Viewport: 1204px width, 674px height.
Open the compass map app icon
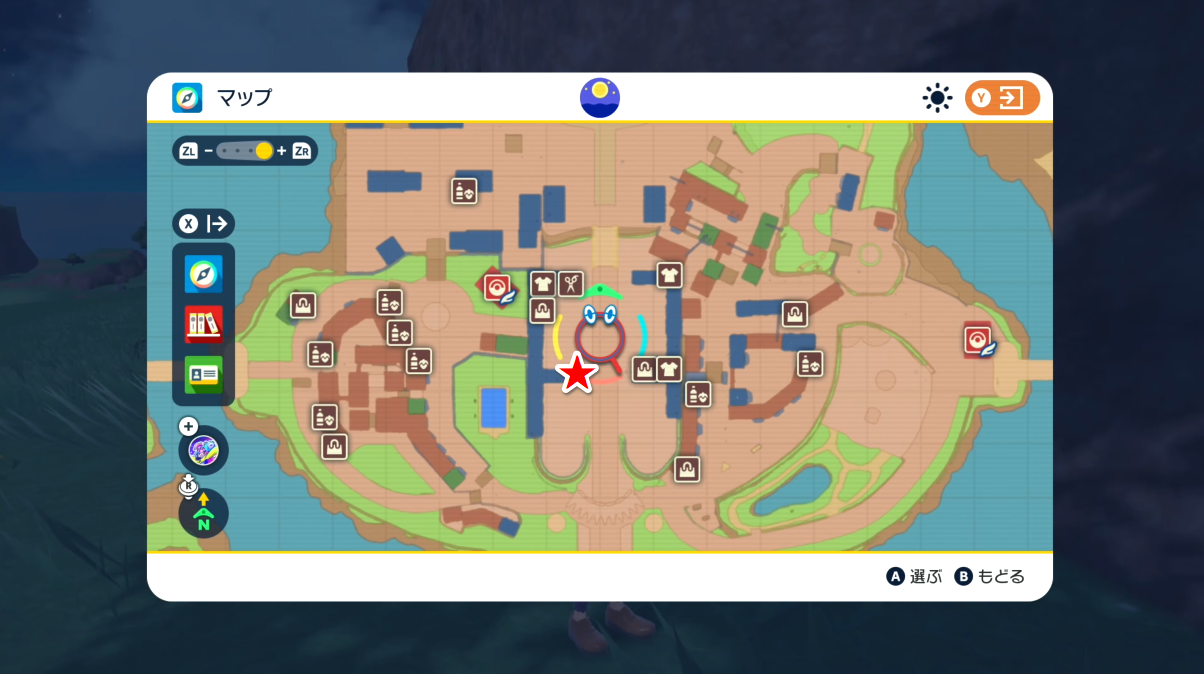[204, 273]
